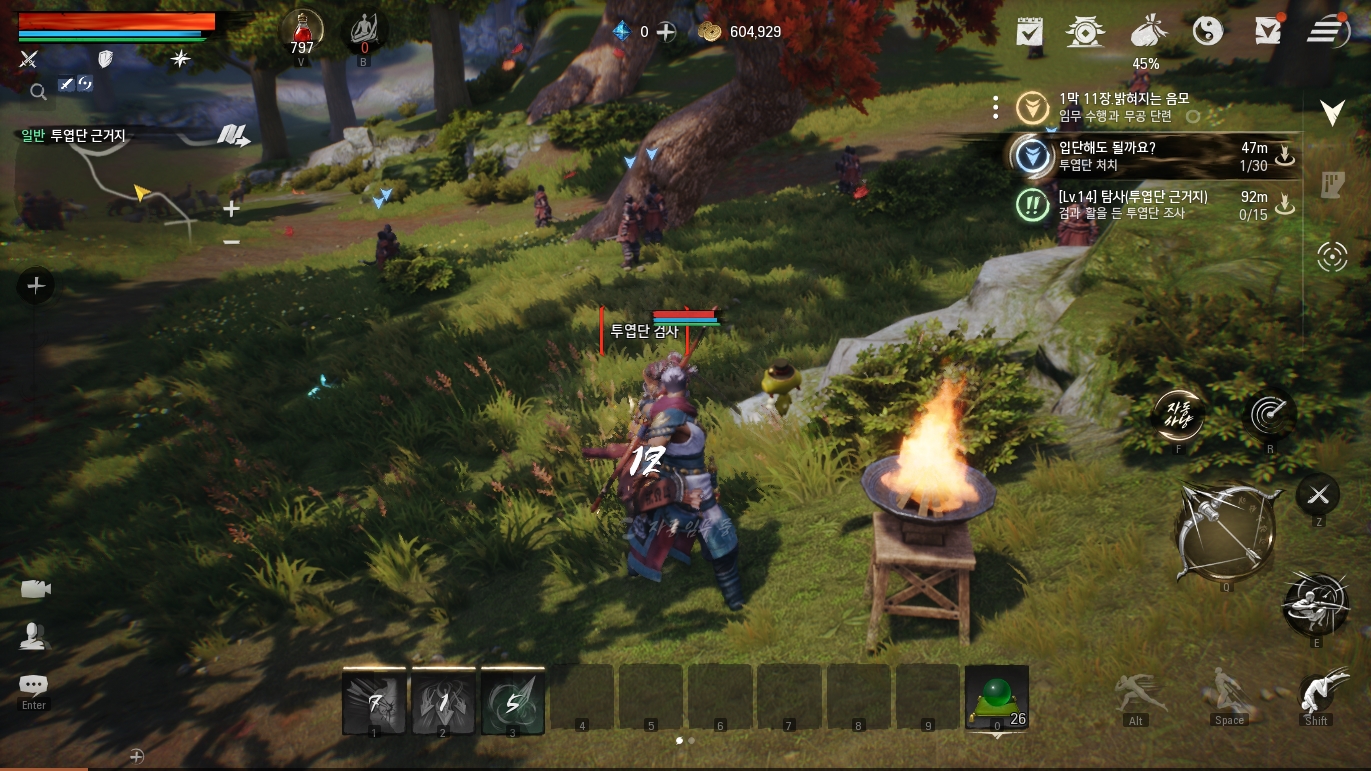Image resolution: width=1371 pixels, height=771 pixels.
Task: Open the main menu with three lines
Action: pos(1328,31)
